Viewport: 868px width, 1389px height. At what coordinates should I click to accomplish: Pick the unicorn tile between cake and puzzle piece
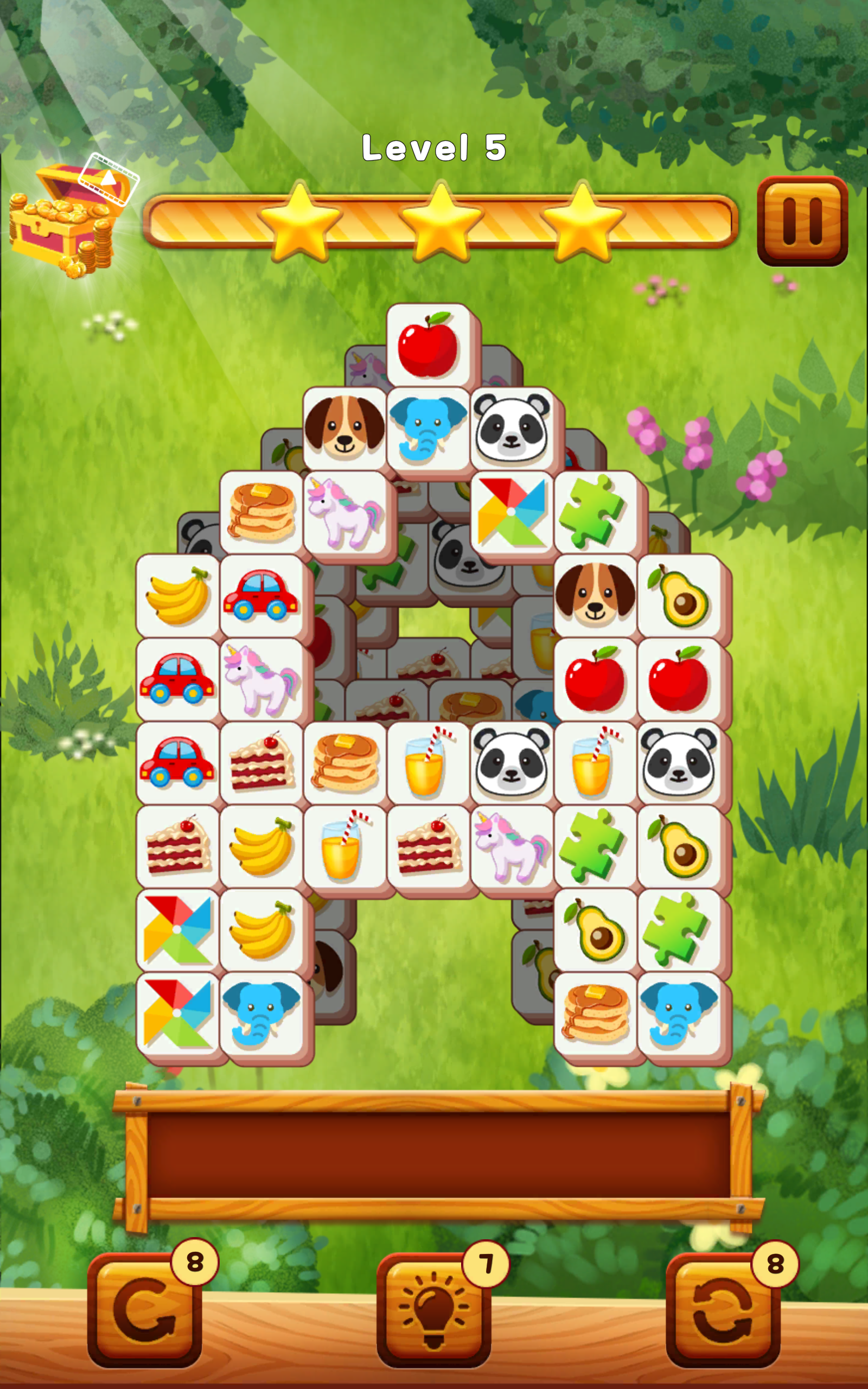511,847
